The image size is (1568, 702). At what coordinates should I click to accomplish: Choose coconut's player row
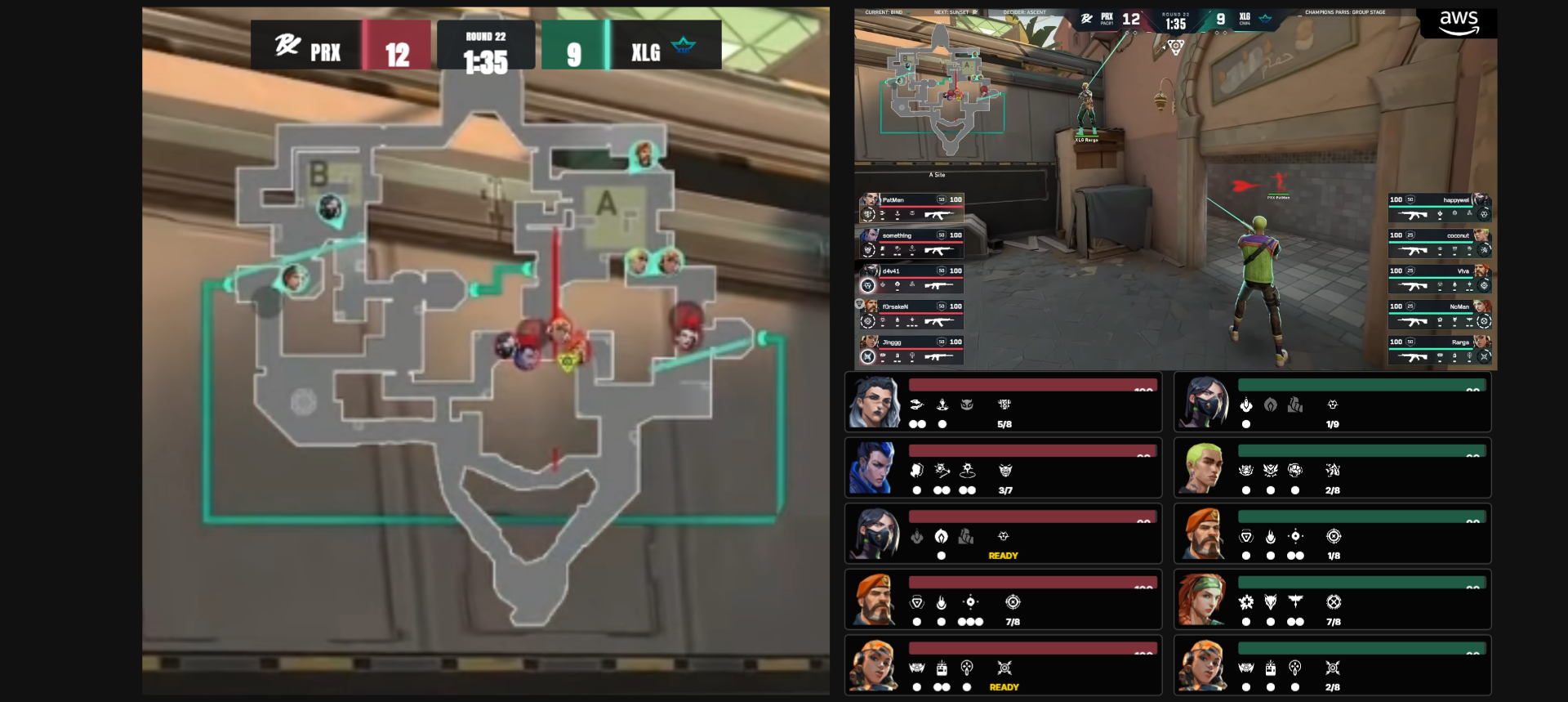point(1439,244)
